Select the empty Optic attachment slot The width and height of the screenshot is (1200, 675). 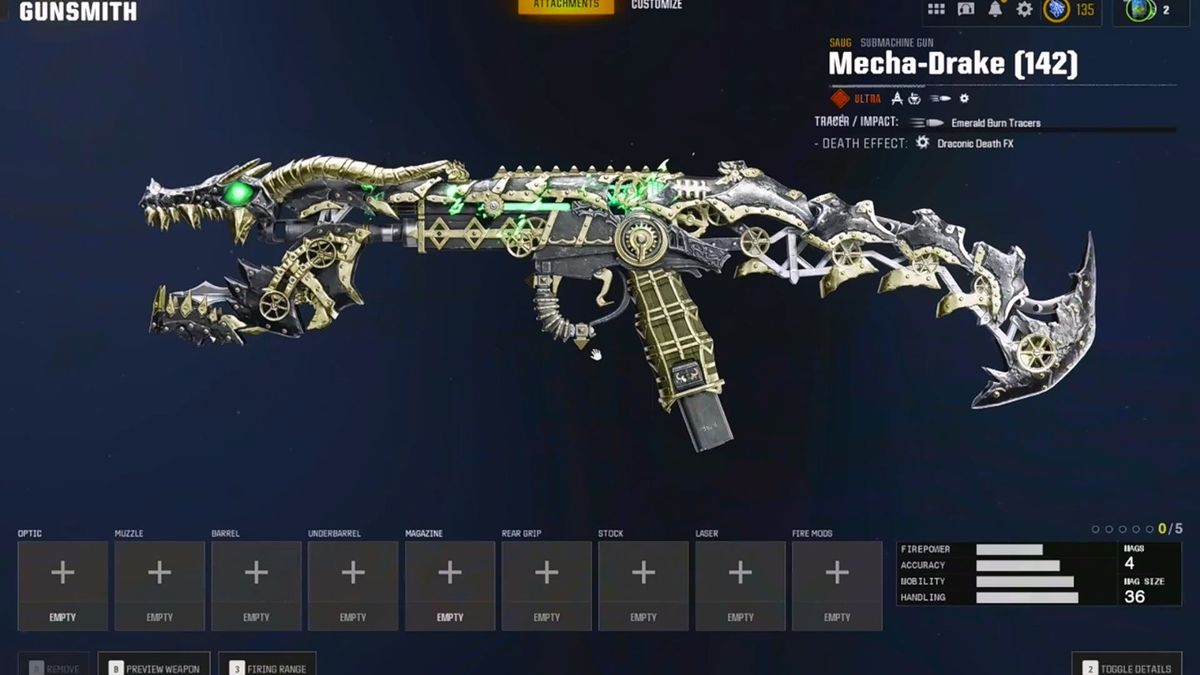(63, 585)
